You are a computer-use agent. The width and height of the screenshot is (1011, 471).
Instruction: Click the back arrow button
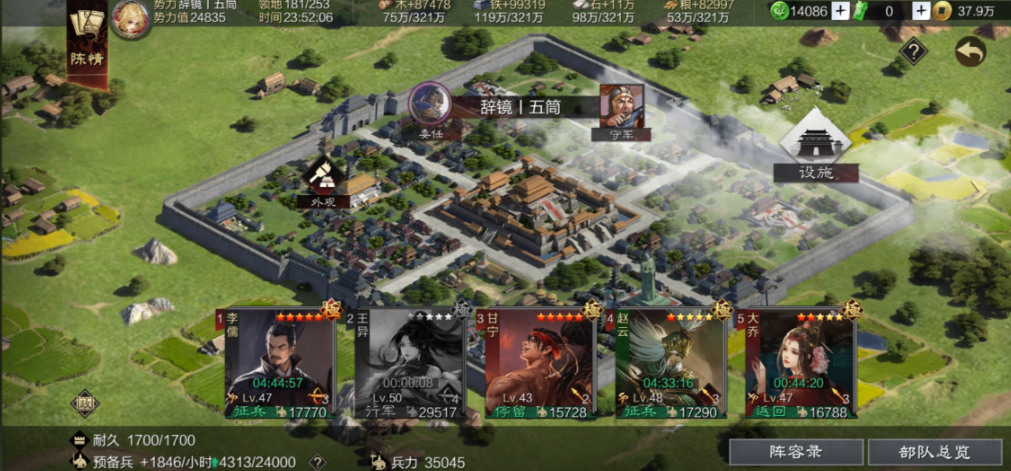[x=969, y=52]
